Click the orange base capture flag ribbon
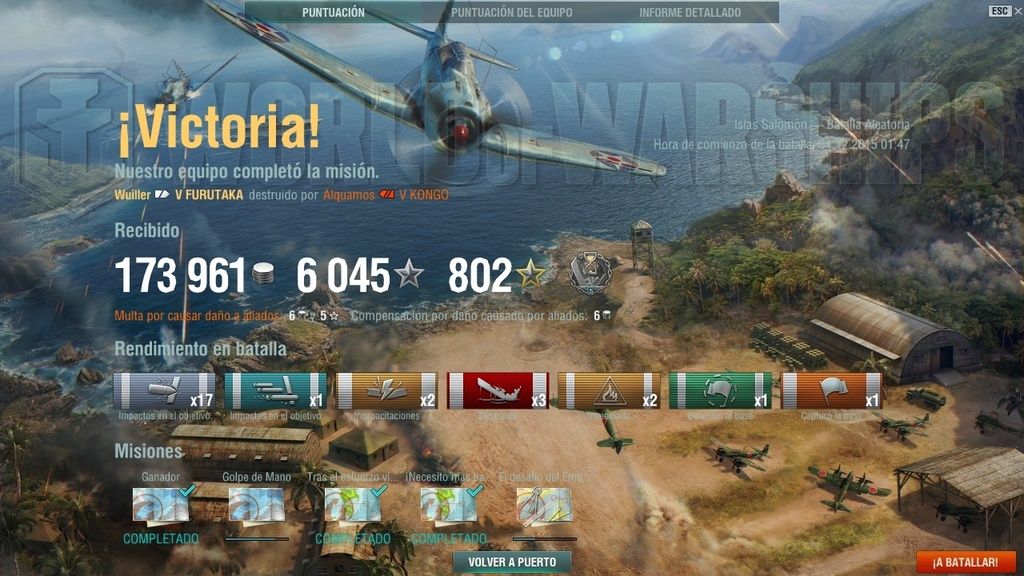The height and width of the screenshot is (576, 1024). click(x=831, y=391)
